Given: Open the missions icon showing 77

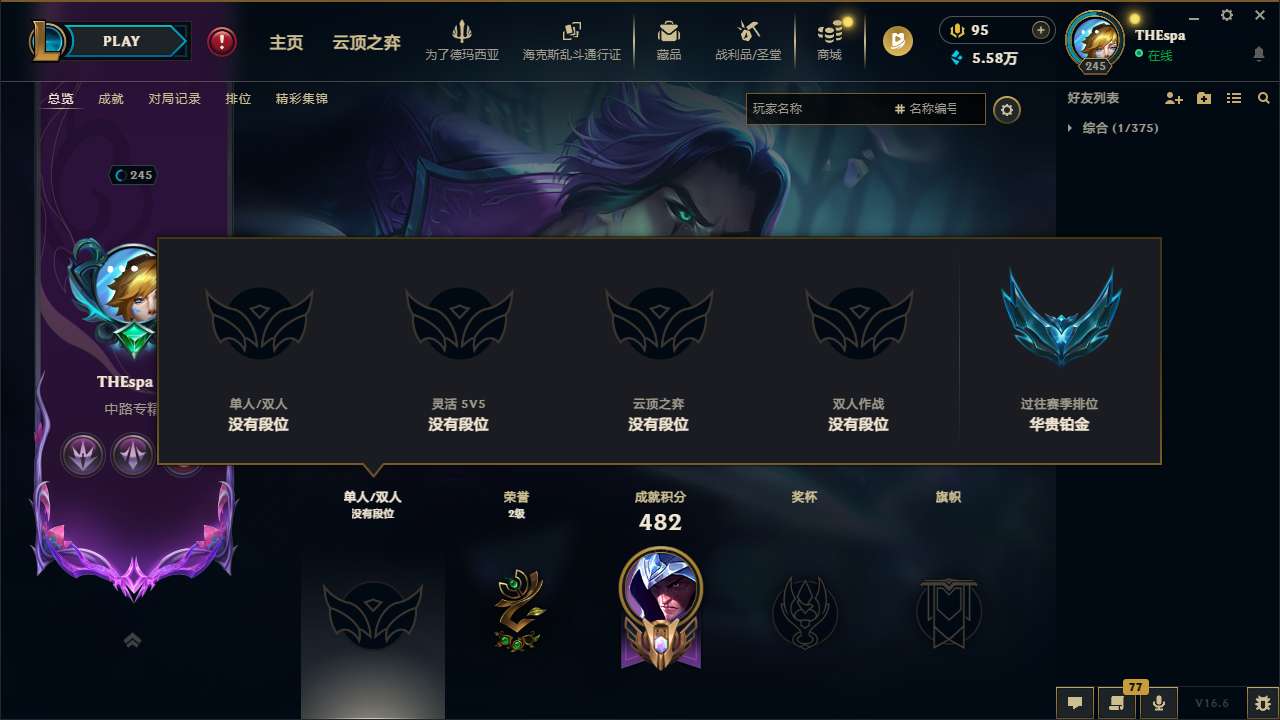Looking at the screenshot, I should [x=1115, y=702].
